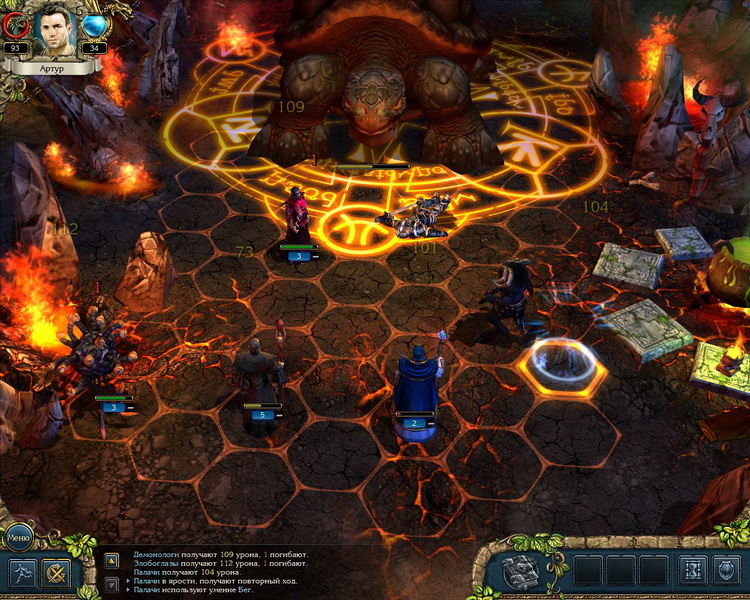Image resolution: width=750 pixels, height=600 pixels.
Task: Open the Меню button
Action: pos(18,536)
